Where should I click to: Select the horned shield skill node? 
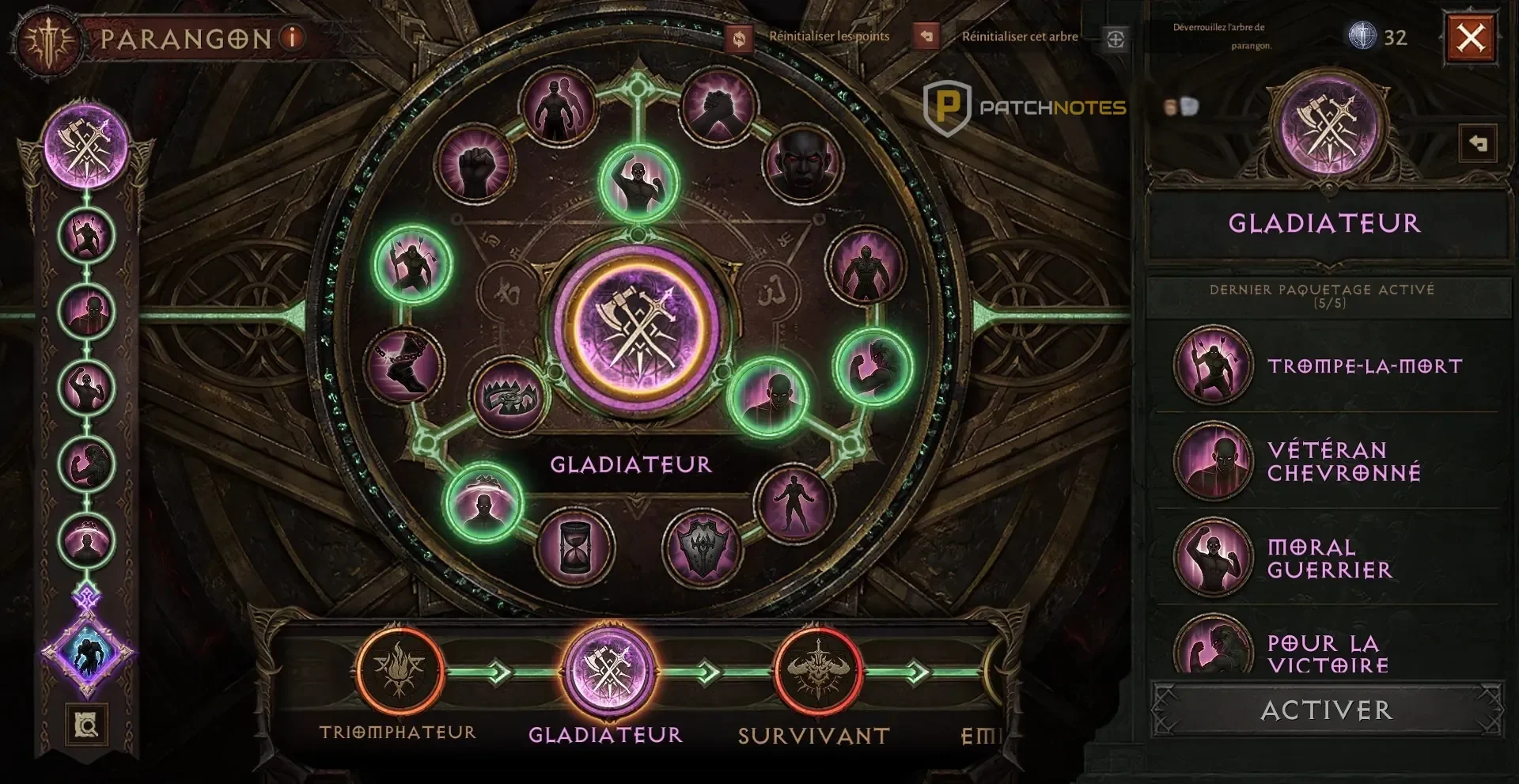pyautogui.click(x=703, y=546)
